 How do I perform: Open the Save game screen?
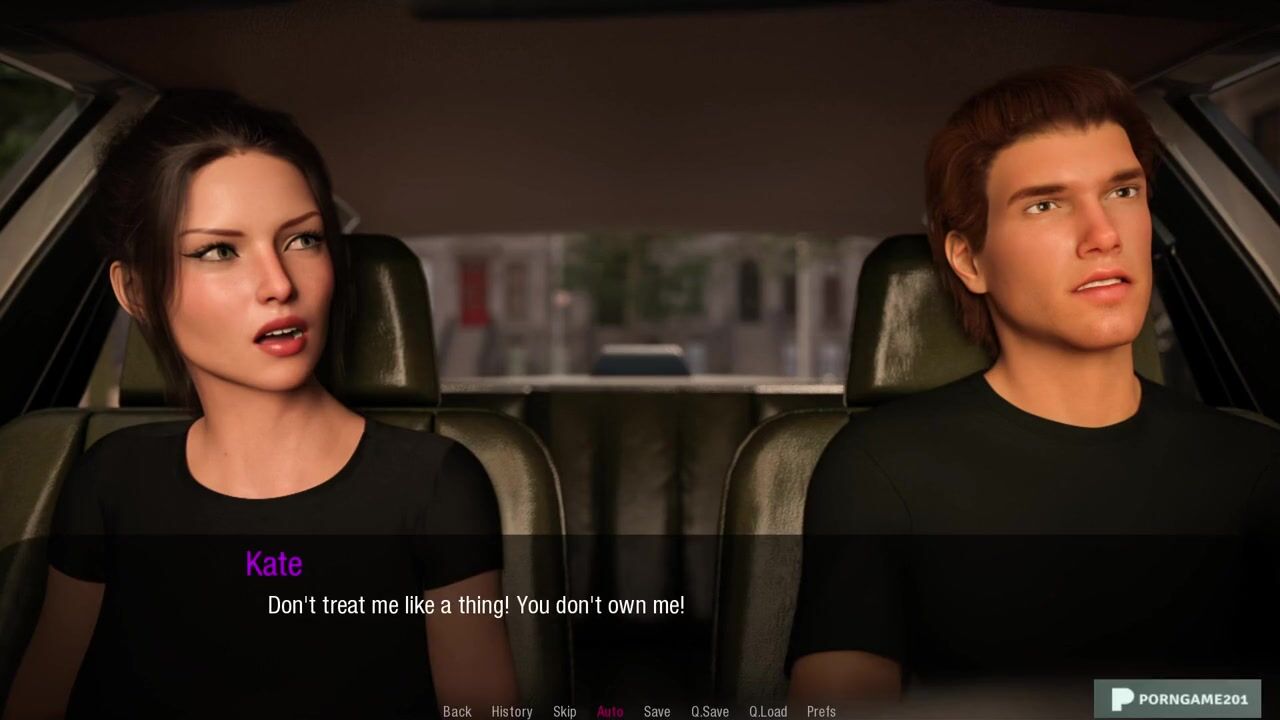pos(656,712)
